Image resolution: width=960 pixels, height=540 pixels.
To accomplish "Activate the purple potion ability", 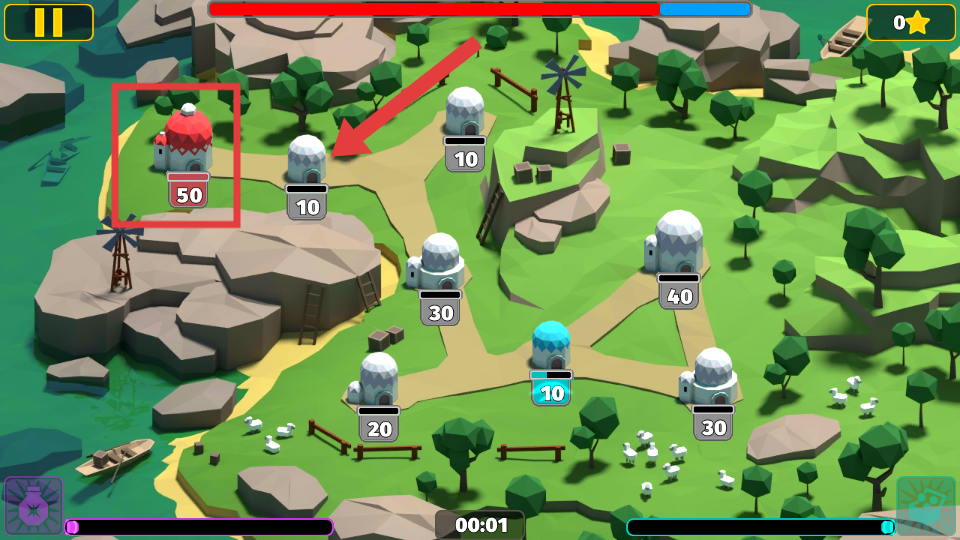I will coord(33,504).
